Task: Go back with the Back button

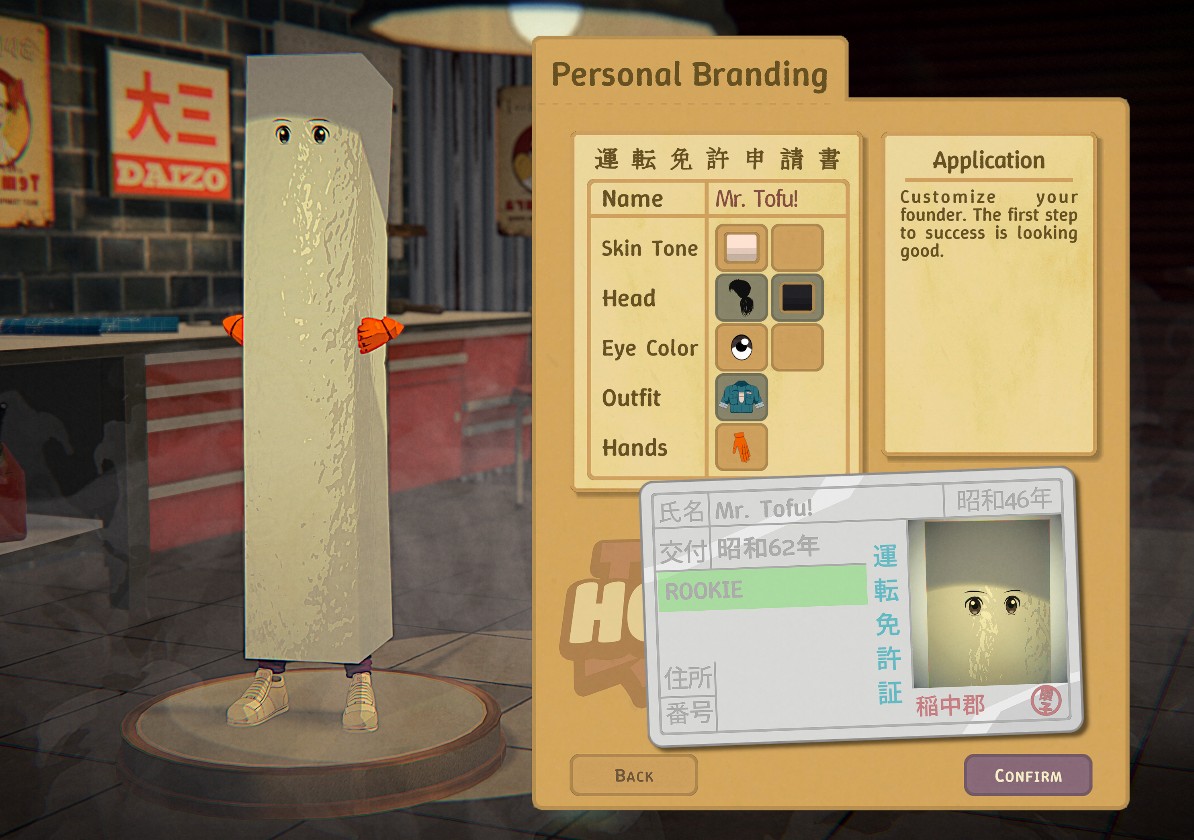Action: [x=633, y=775]
